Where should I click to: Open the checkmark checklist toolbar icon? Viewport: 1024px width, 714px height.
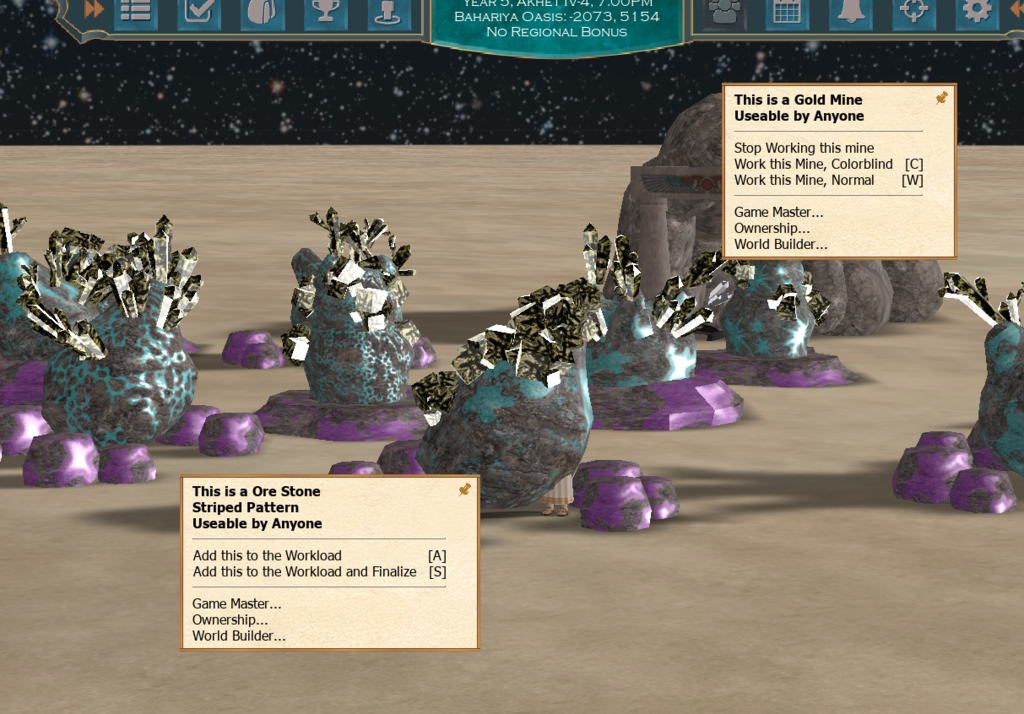199,11
